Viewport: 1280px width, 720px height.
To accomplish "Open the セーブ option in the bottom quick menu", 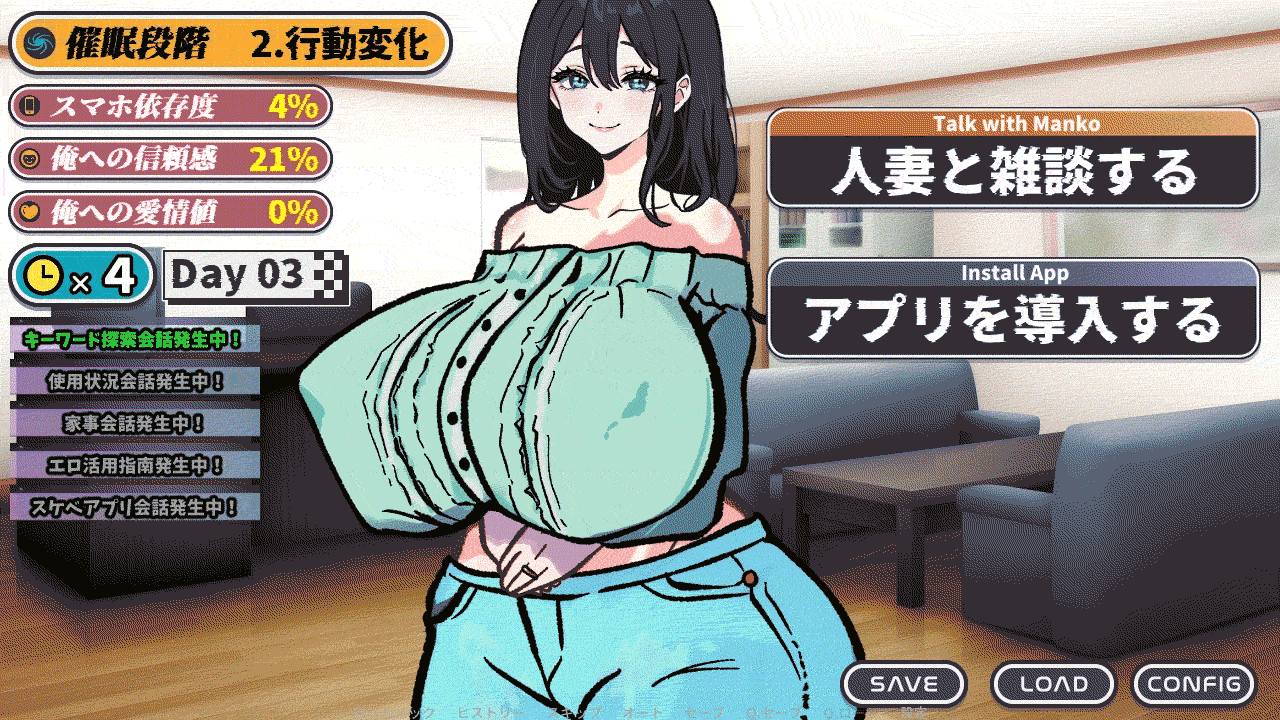I will pos(702,712).
